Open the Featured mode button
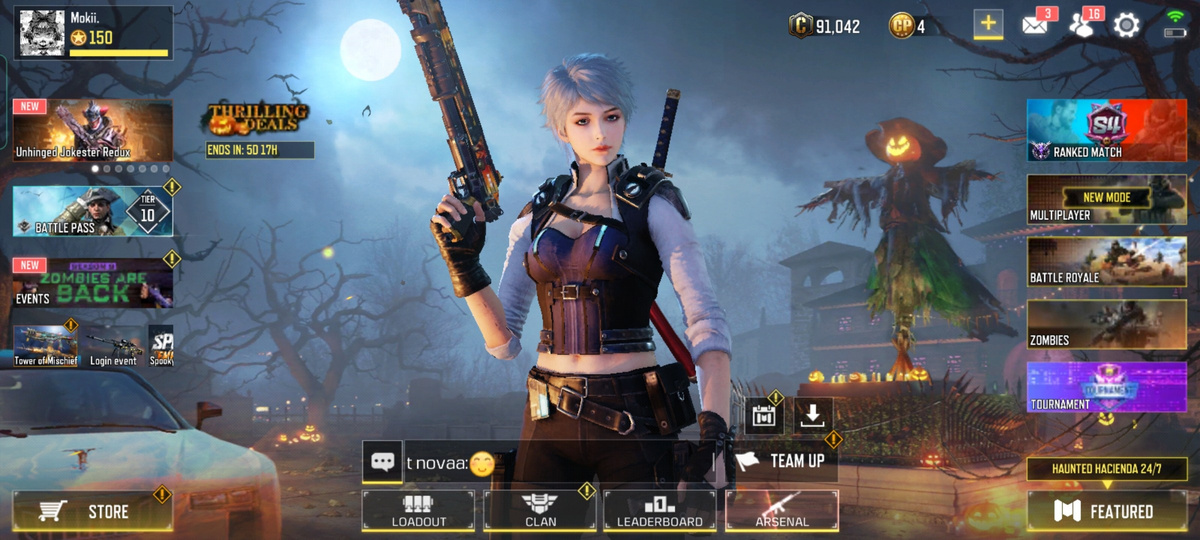1200x540 pixels. (1106, 511)
